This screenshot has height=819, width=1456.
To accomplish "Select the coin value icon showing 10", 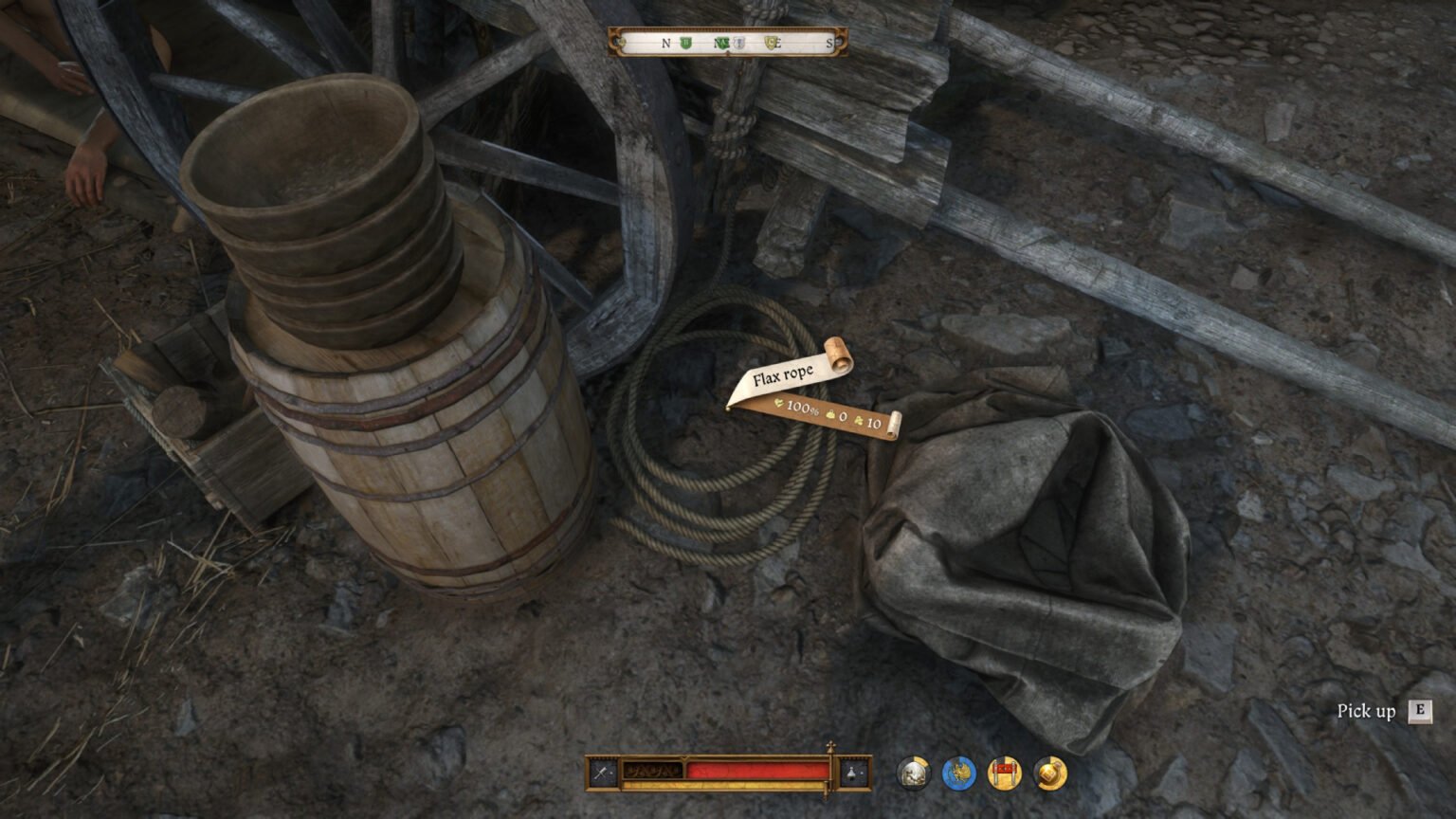I will [858, 422].
